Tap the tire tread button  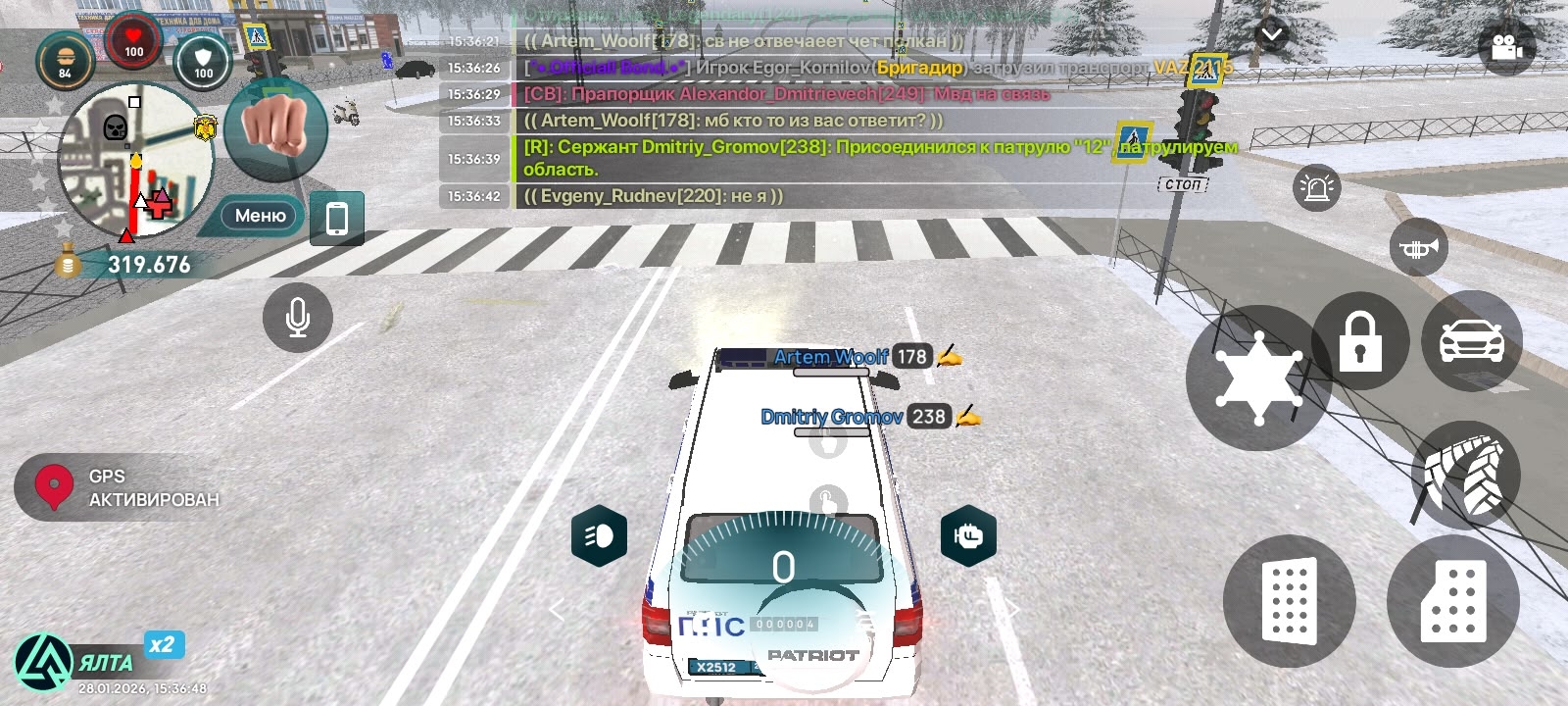pyautogui.click(x=1465, y=477)
